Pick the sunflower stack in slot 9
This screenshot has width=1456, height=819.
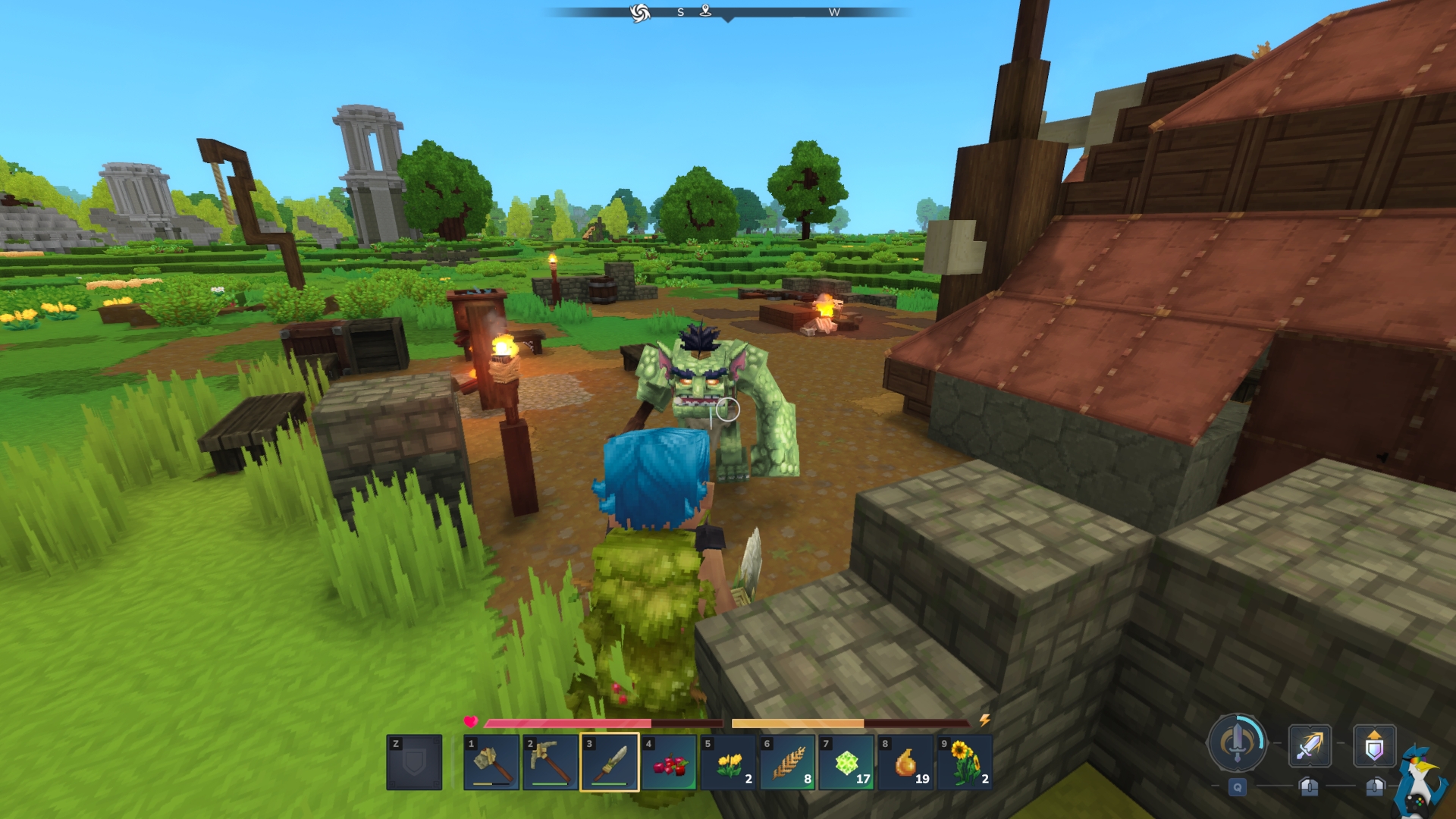[965, 763]
